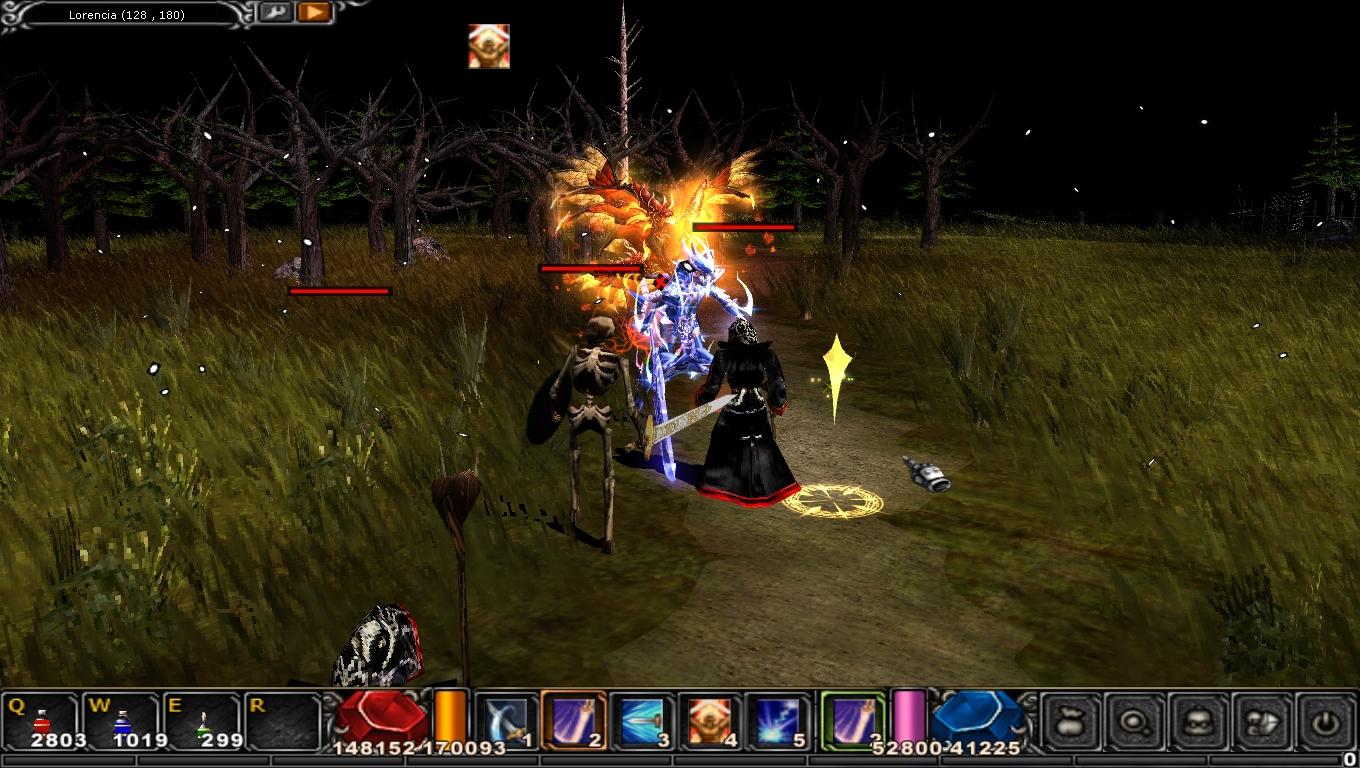Activate the blue sword thrust skill in slot 3
This screenshot has height=768, width=1360.
tap(641, 719)
